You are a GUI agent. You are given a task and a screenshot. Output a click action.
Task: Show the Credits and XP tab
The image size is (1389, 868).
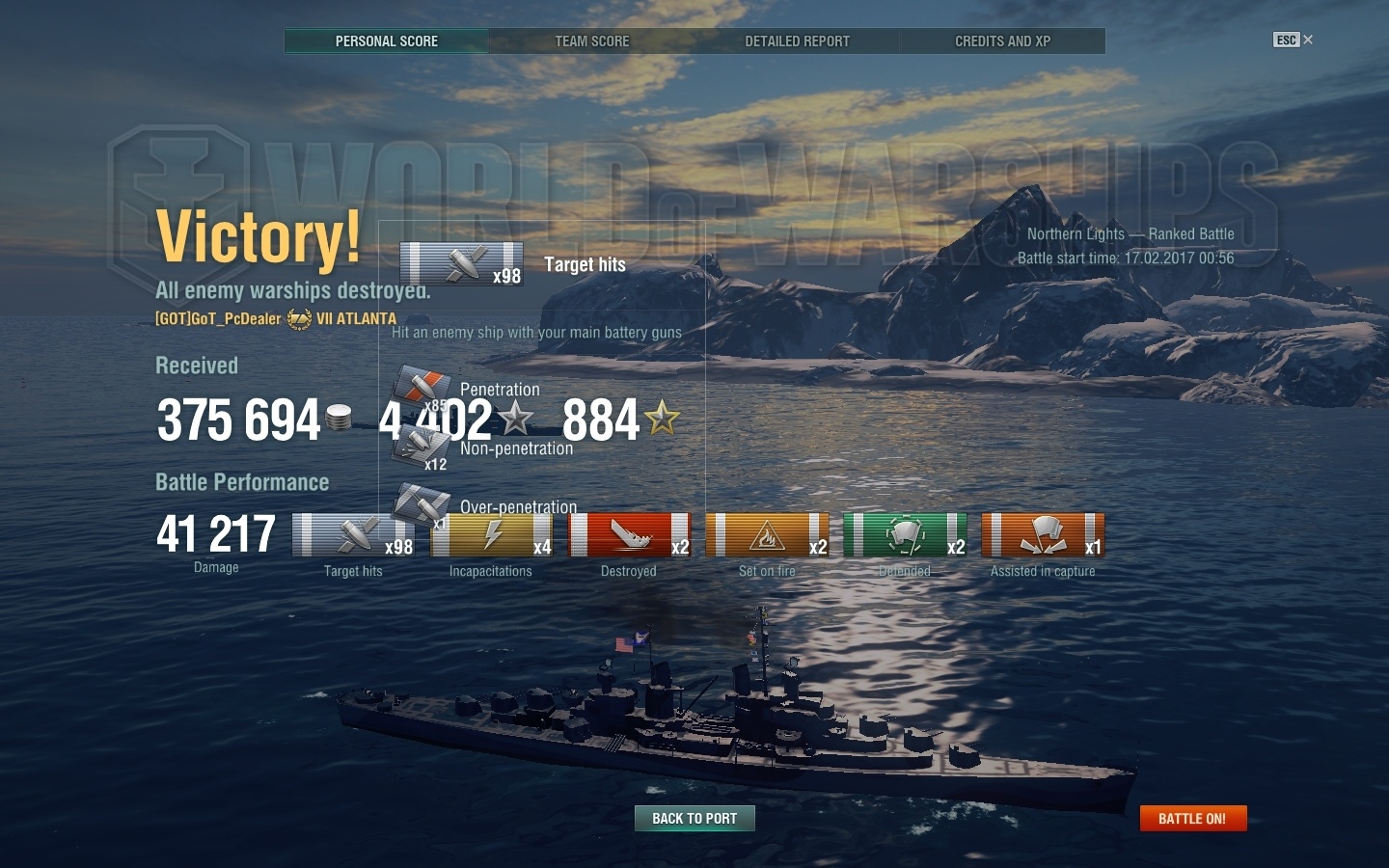click(1002, 41)
